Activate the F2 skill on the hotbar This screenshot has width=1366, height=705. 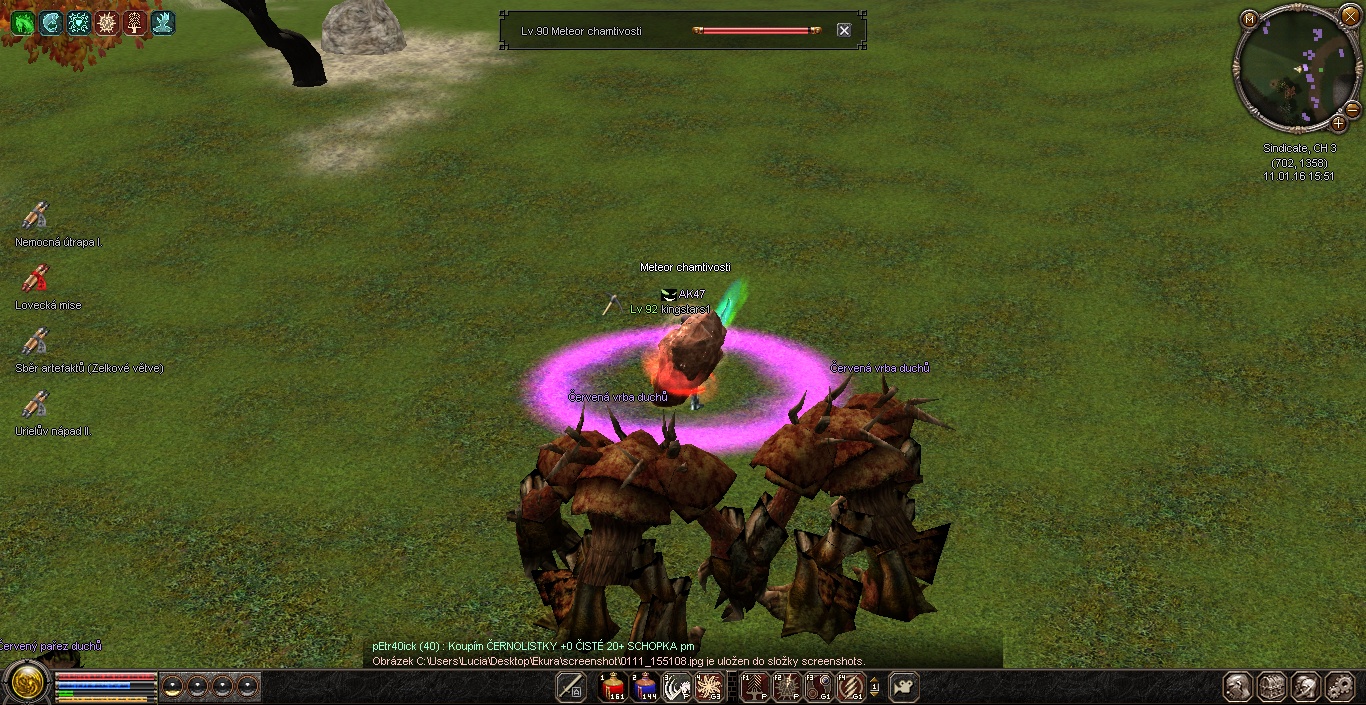pyautogui.click(x=786, y=687)
